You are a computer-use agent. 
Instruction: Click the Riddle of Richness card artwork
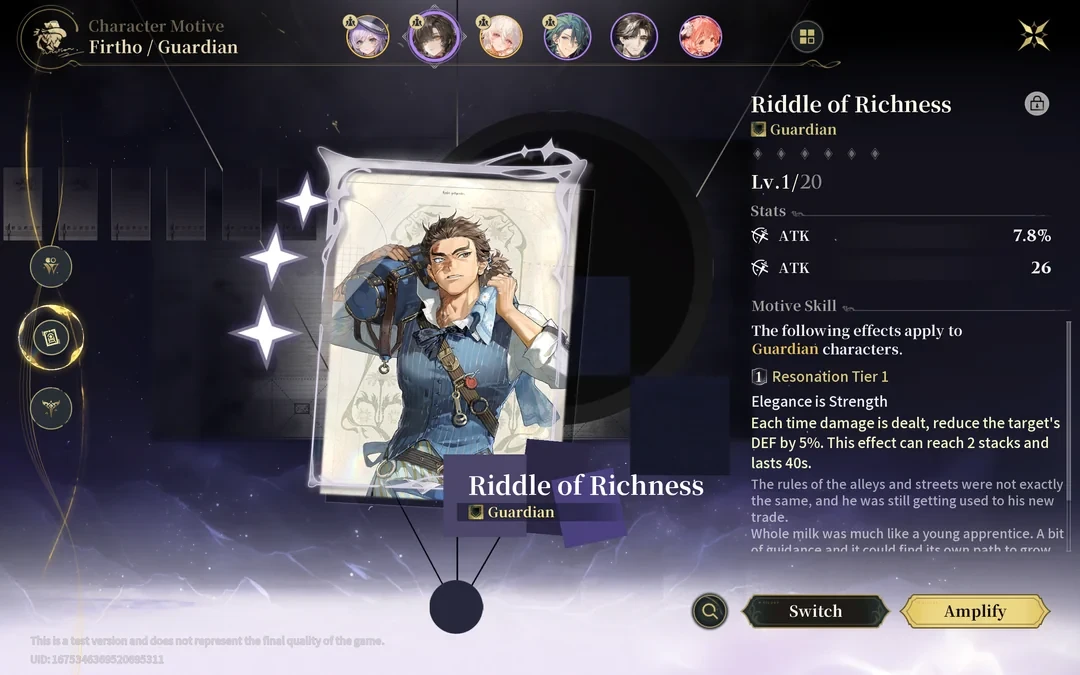445,320
